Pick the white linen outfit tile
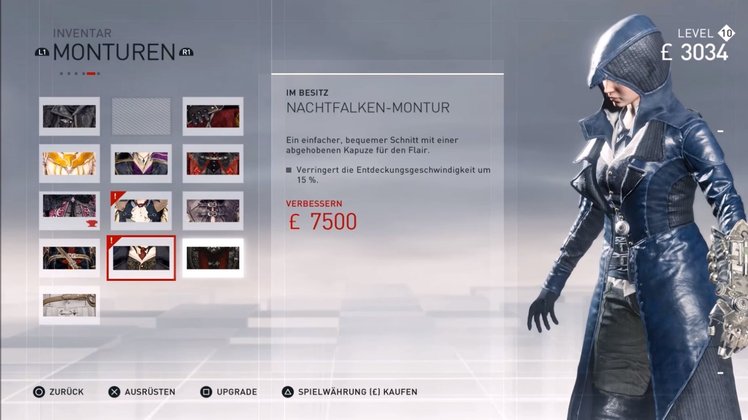The image size is (748, 420). tap(69, 305)
